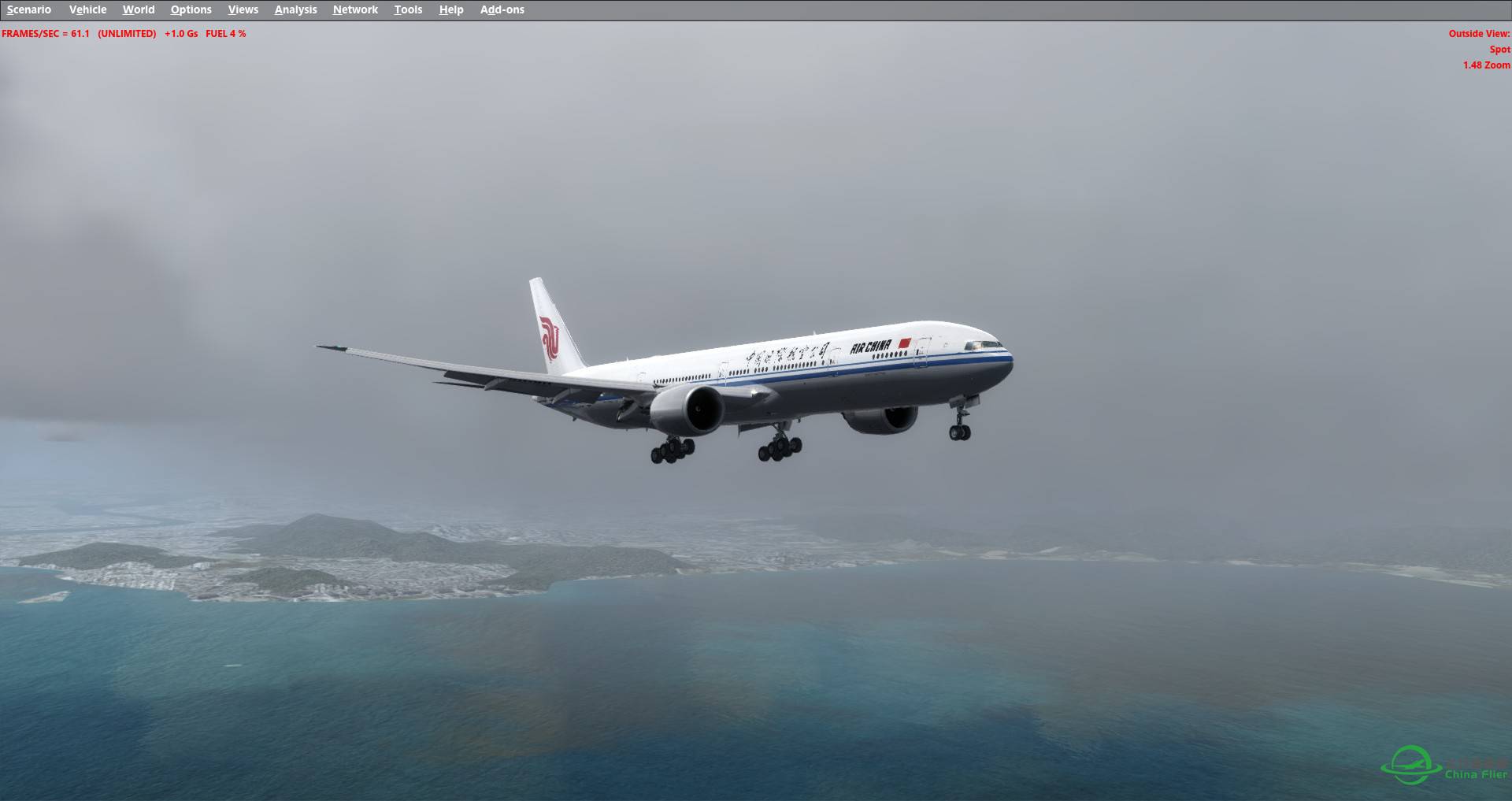
Task: Select the Spot view label
Action: 1498,49
